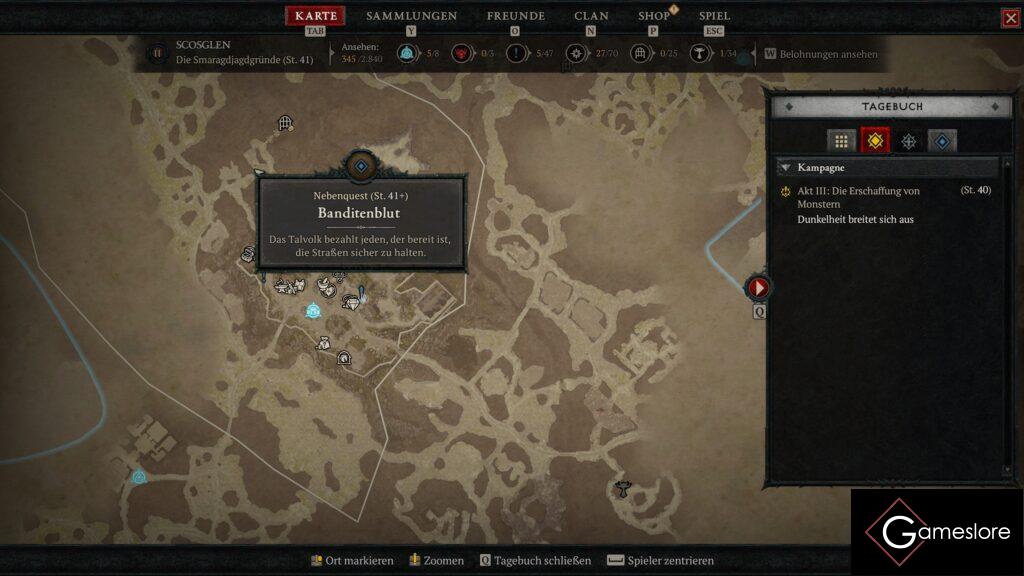This screenshot has width=1024, height=576.
Task: Open the Shop tab
Action: [654, 16]
